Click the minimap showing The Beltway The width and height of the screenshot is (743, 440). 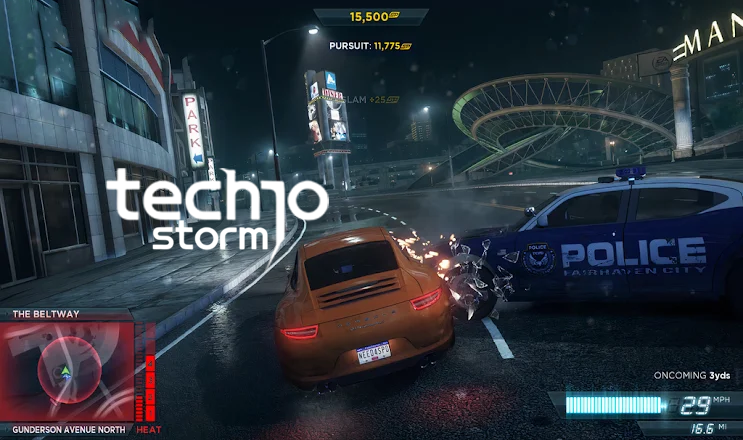coord(68,372)
